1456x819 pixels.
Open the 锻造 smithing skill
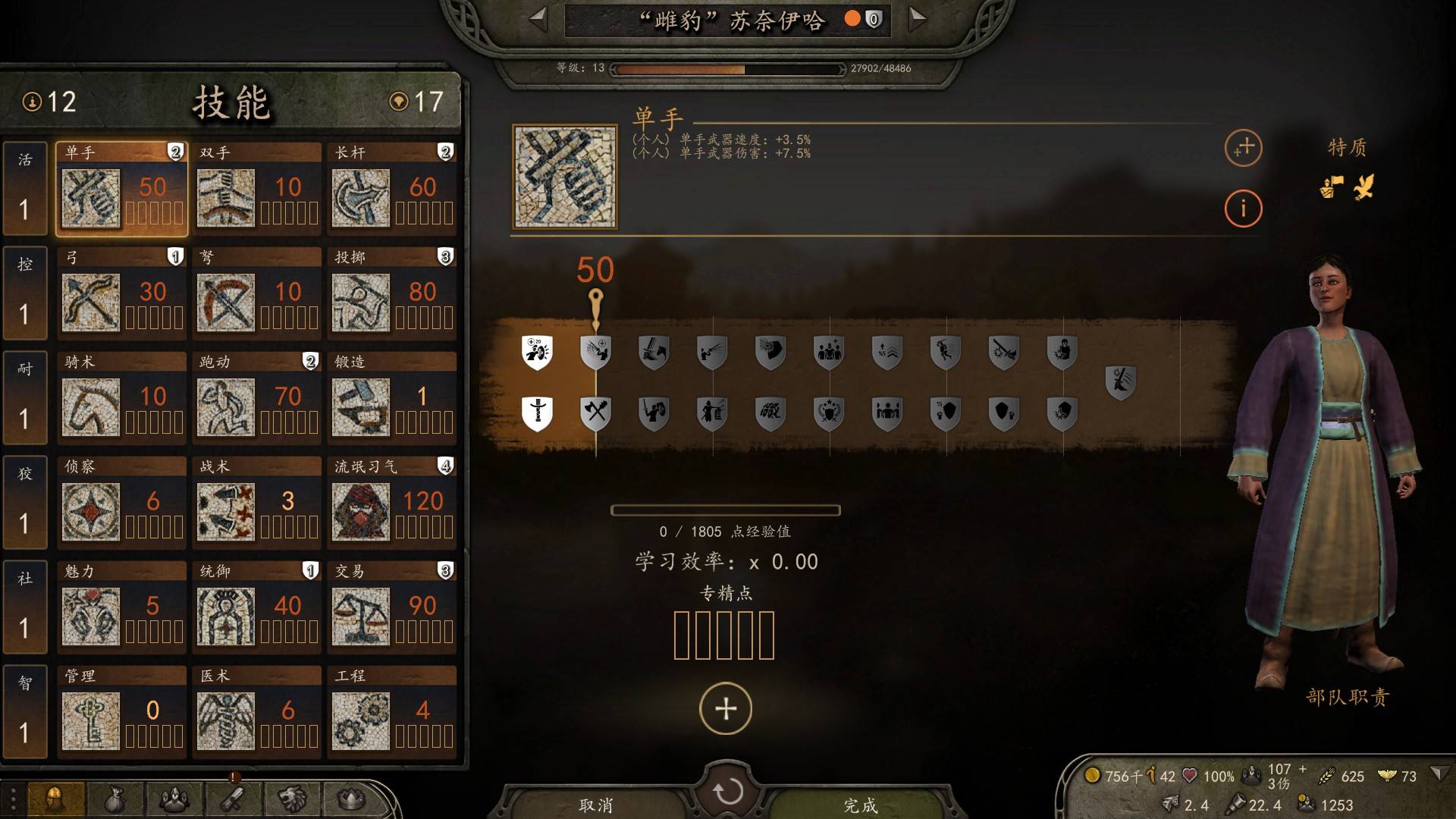tap(391, 398)
